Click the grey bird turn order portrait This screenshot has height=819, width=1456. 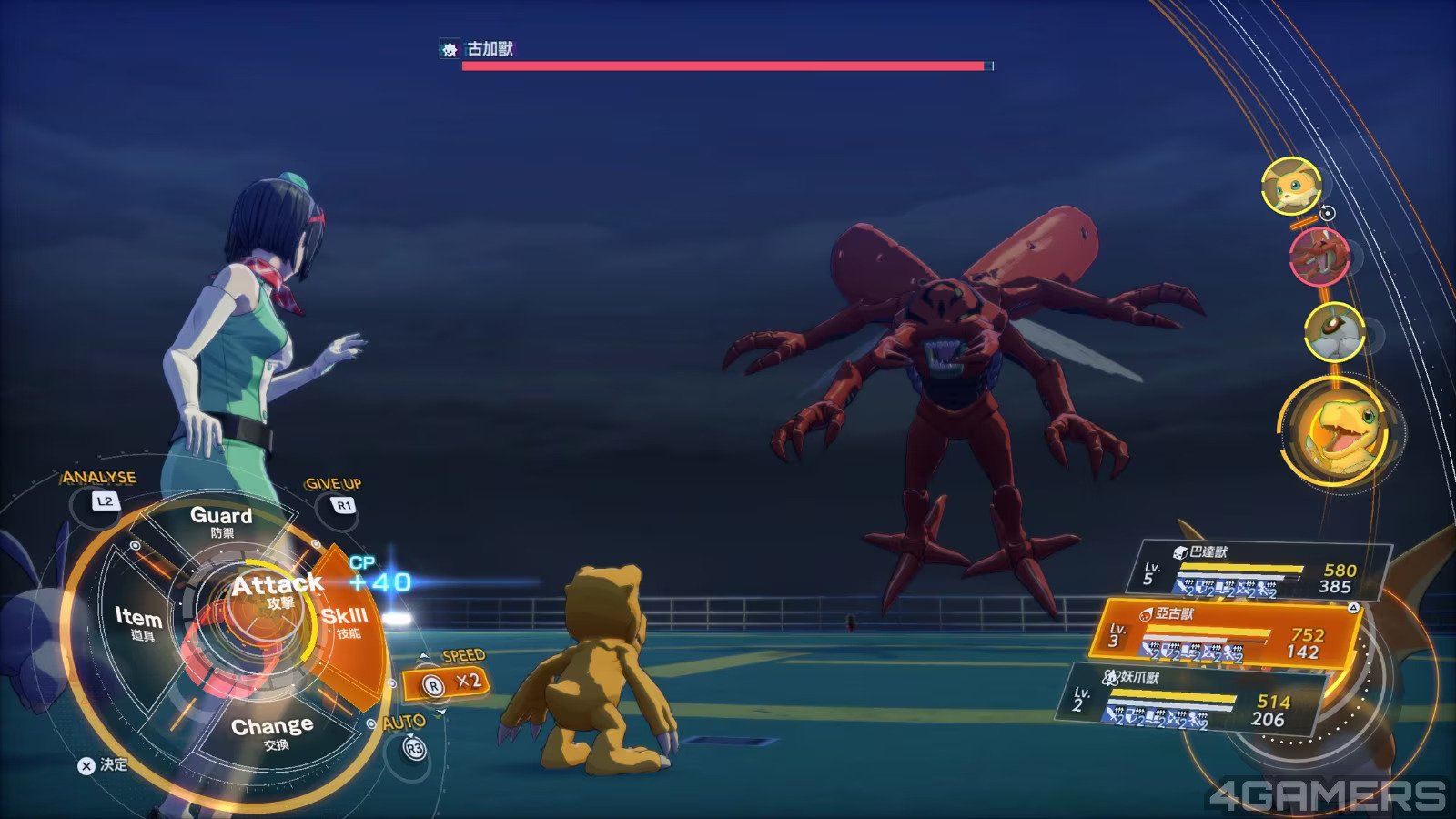point(1334,331)
